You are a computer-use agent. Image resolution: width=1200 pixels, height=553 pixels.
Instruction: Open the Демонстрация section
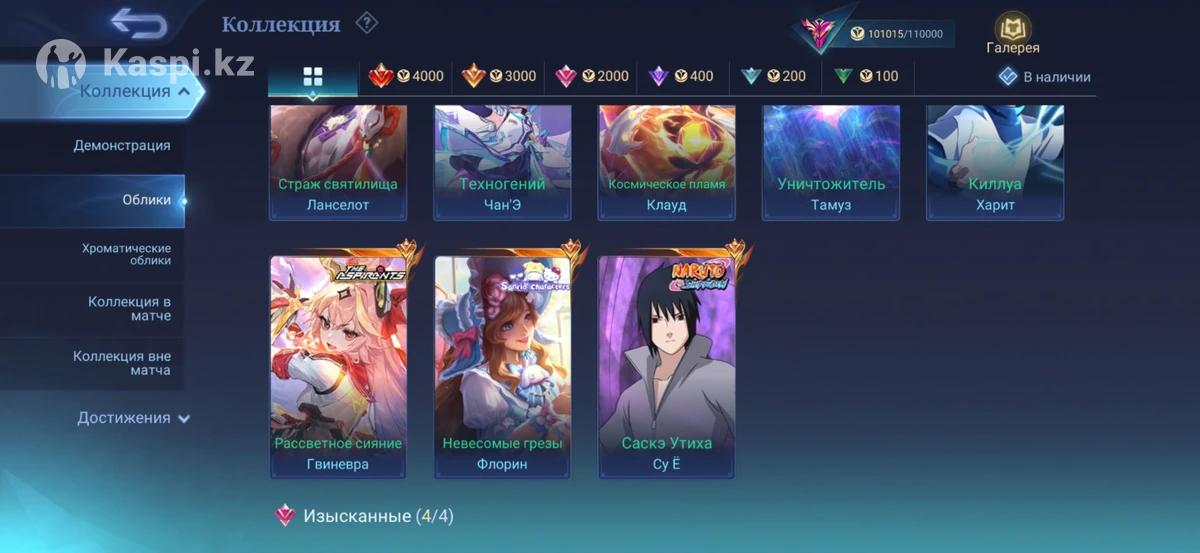(x=121, y=146)
